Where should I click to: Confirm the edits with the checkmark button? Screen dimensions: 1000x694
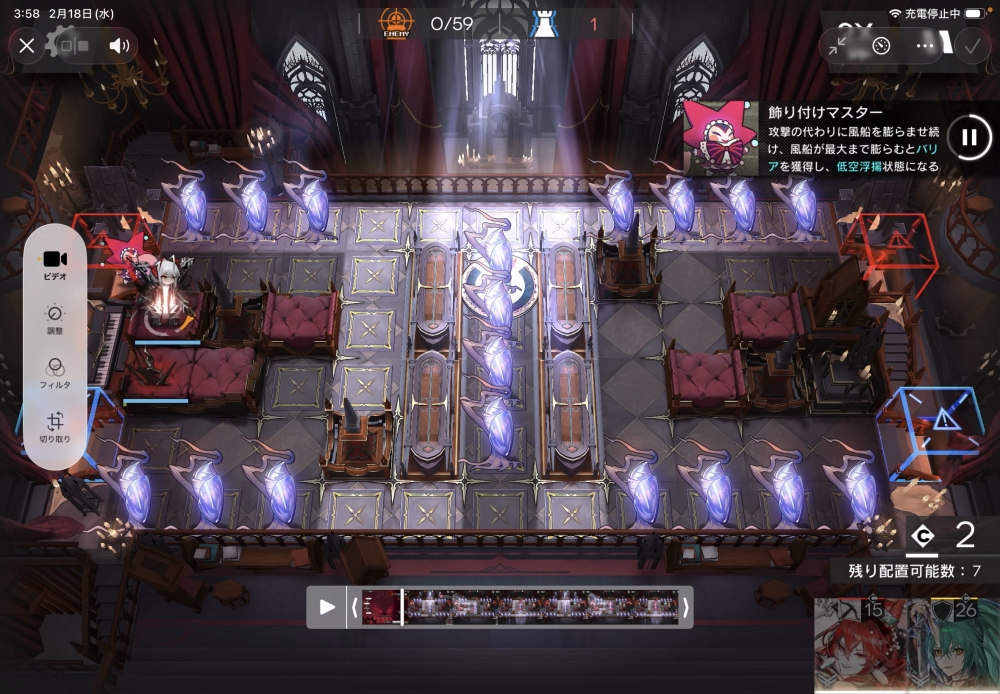(x=970, y=45)
